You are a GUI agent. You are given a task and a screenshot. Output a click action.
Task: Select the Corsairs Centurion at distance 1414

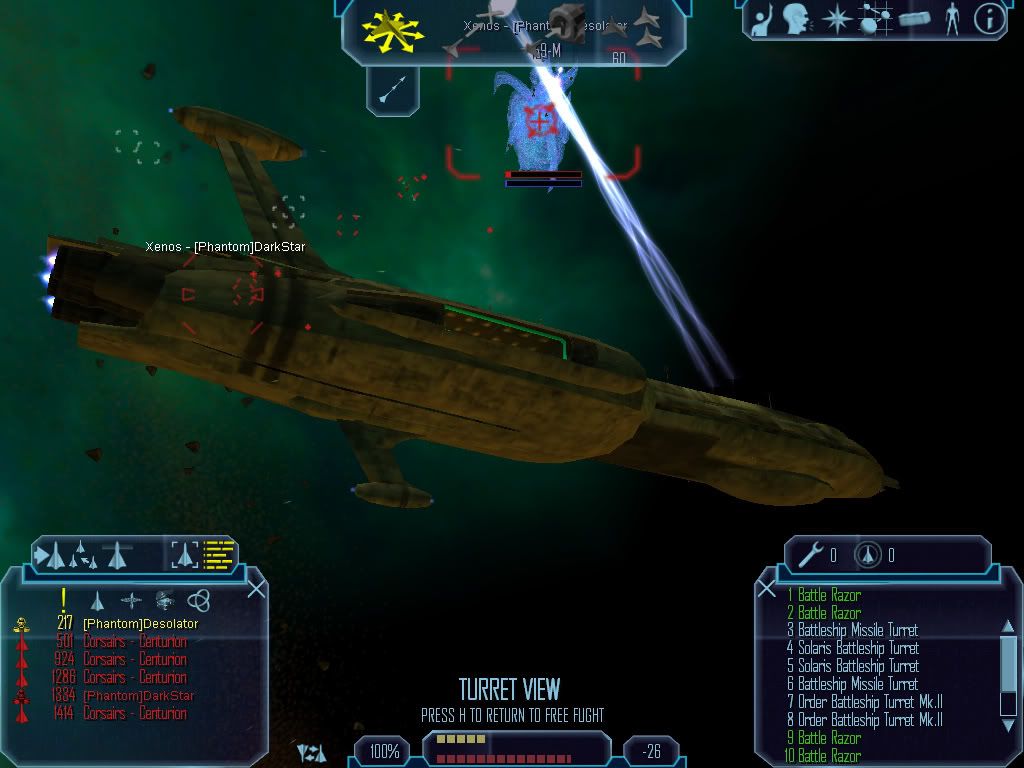pyautogui.click(x=134, y=714)
